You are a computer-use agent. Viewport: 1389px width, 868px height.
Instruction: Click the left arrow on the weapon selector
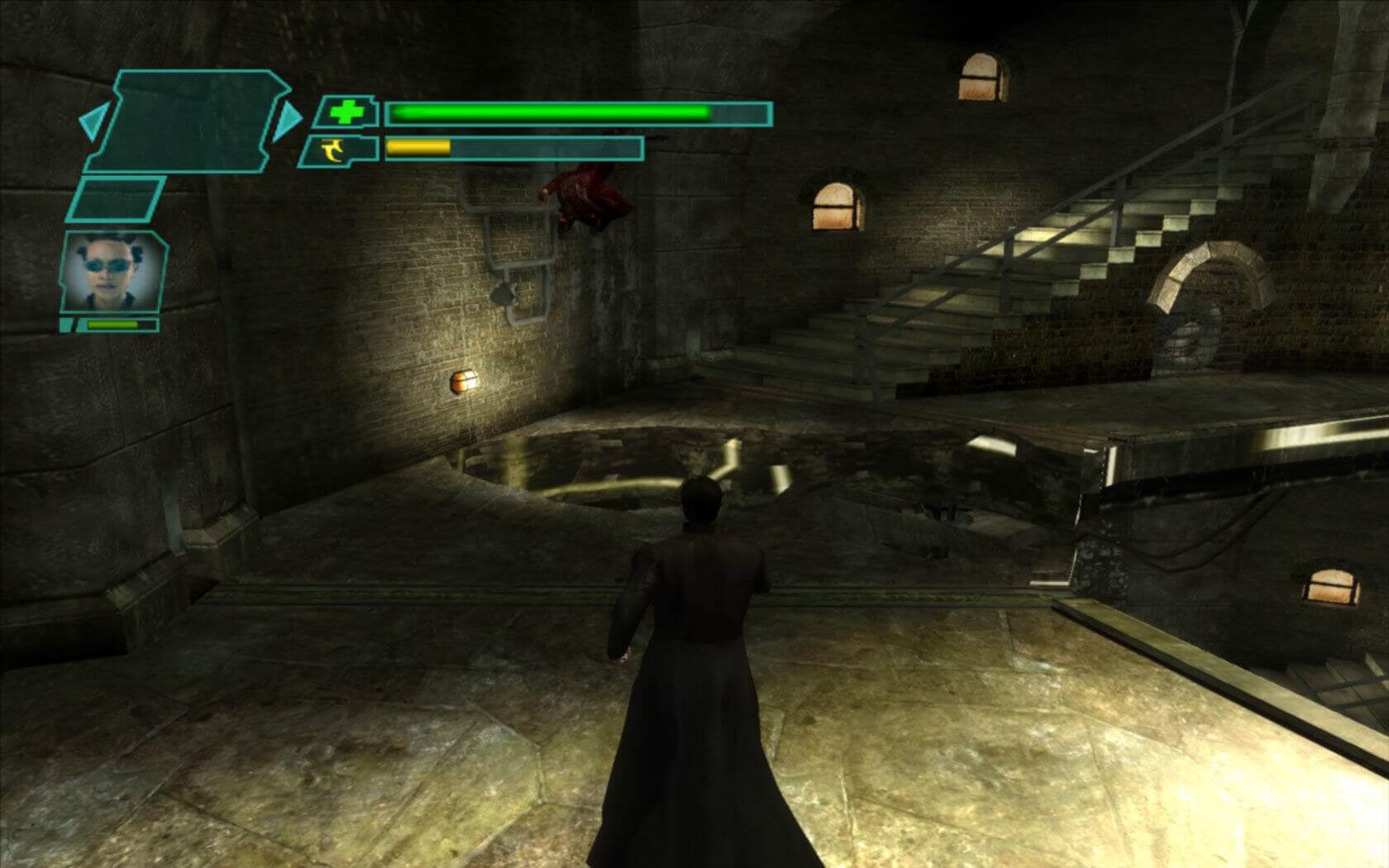pyautogui.click(x=89, y=122)
